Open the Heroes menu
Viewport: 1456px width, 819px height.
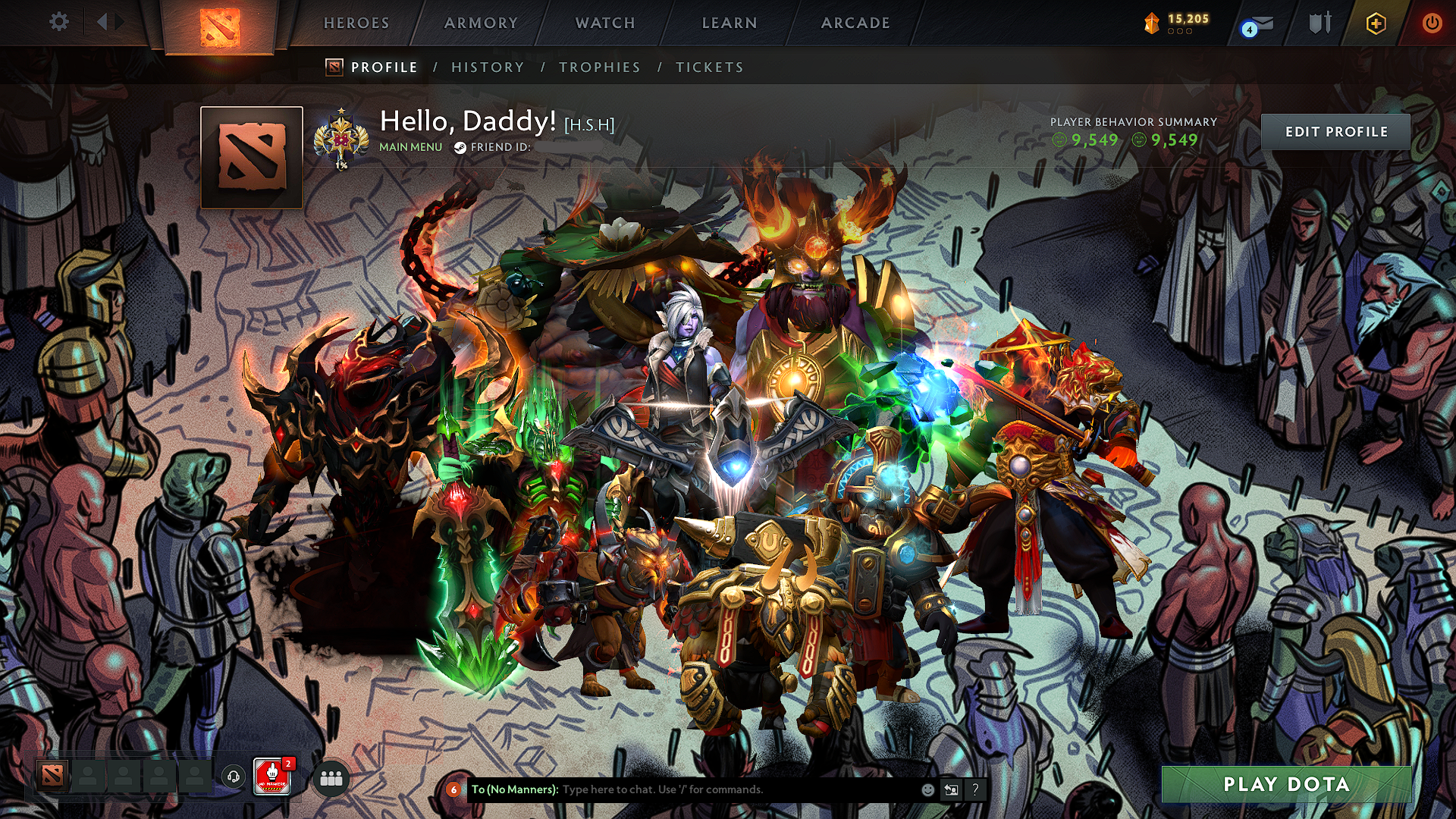356,23
